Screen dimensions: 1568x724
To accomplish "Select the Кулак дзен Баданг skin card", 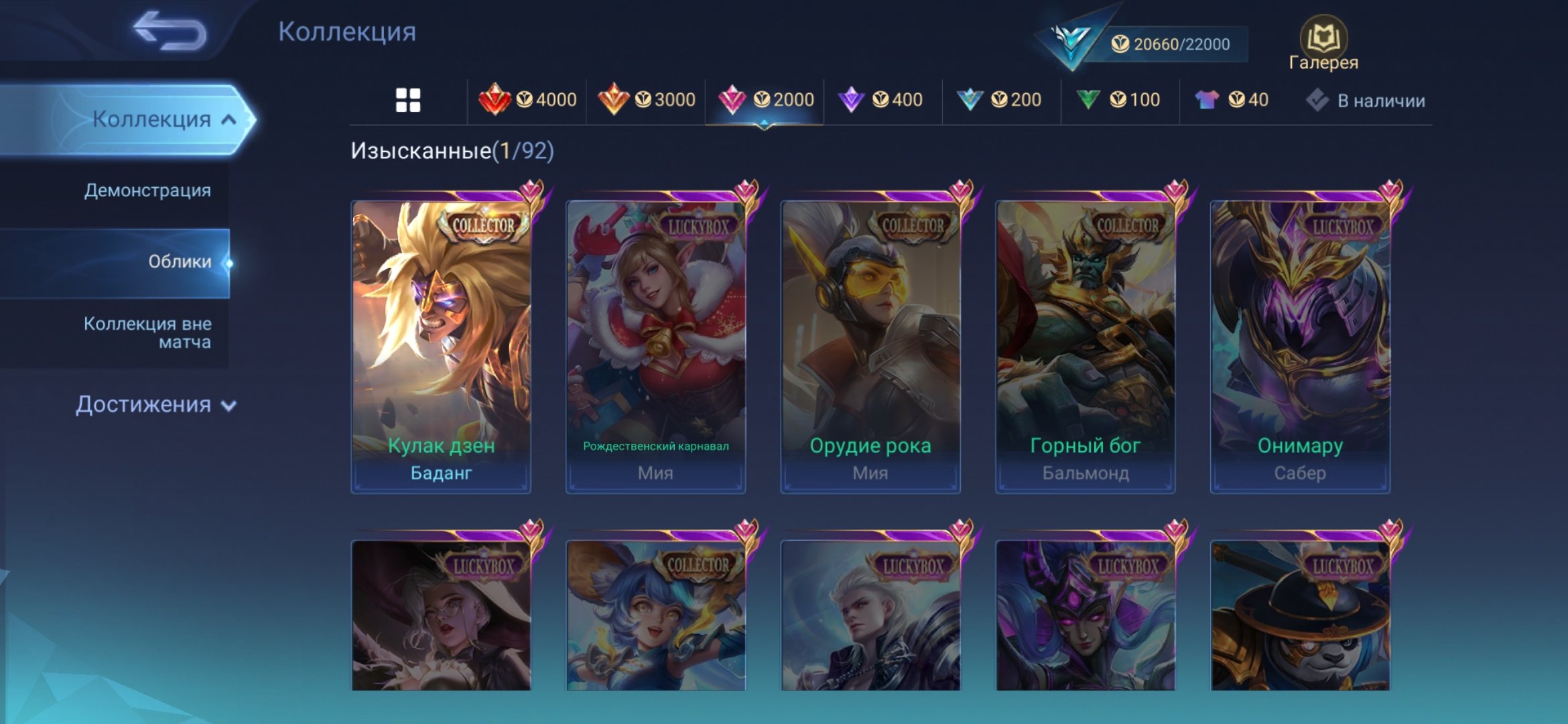I will [441, 347].
